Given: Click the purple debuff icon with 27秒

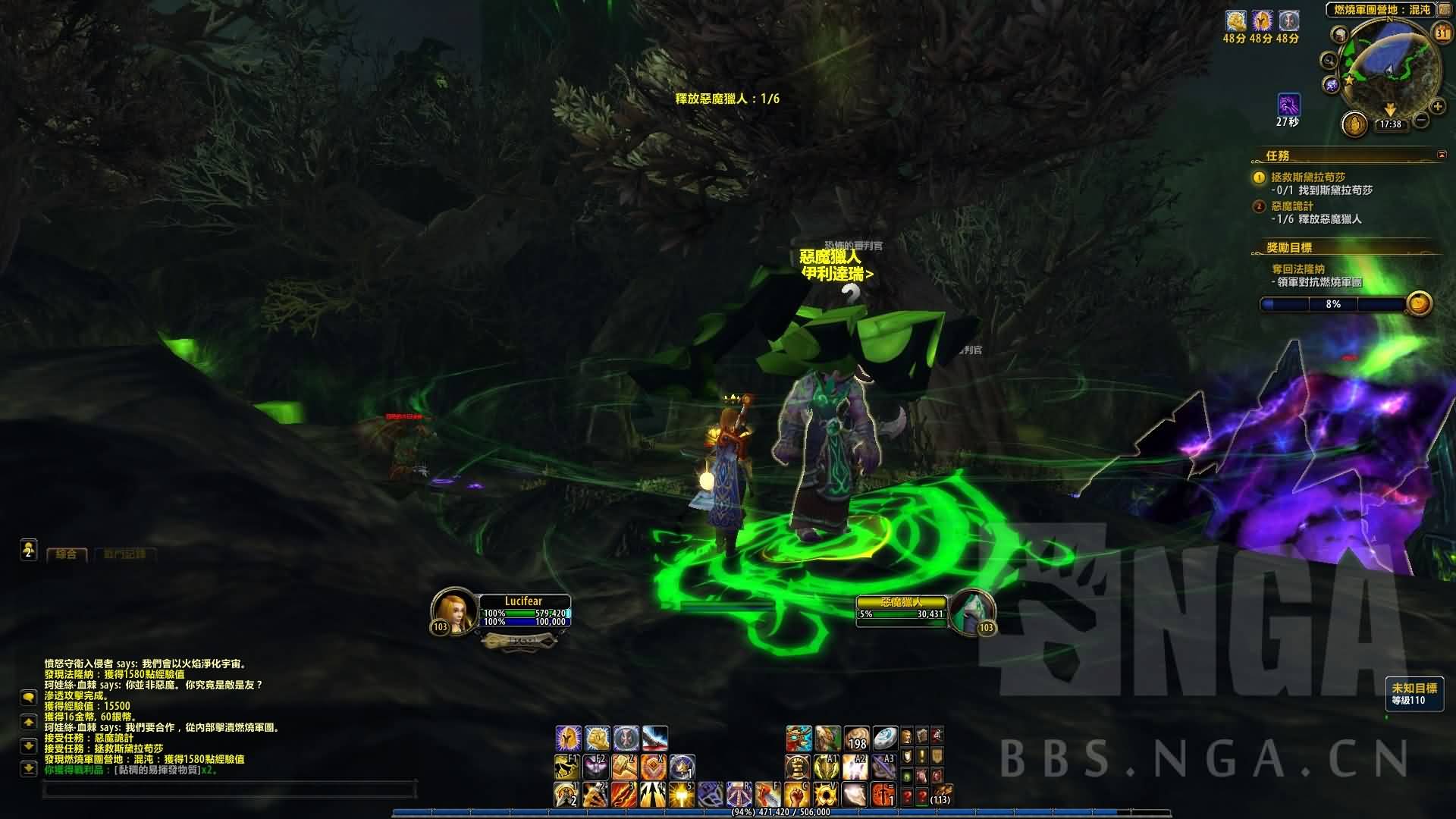Looking at the screenshot, I should (1288, 105).
